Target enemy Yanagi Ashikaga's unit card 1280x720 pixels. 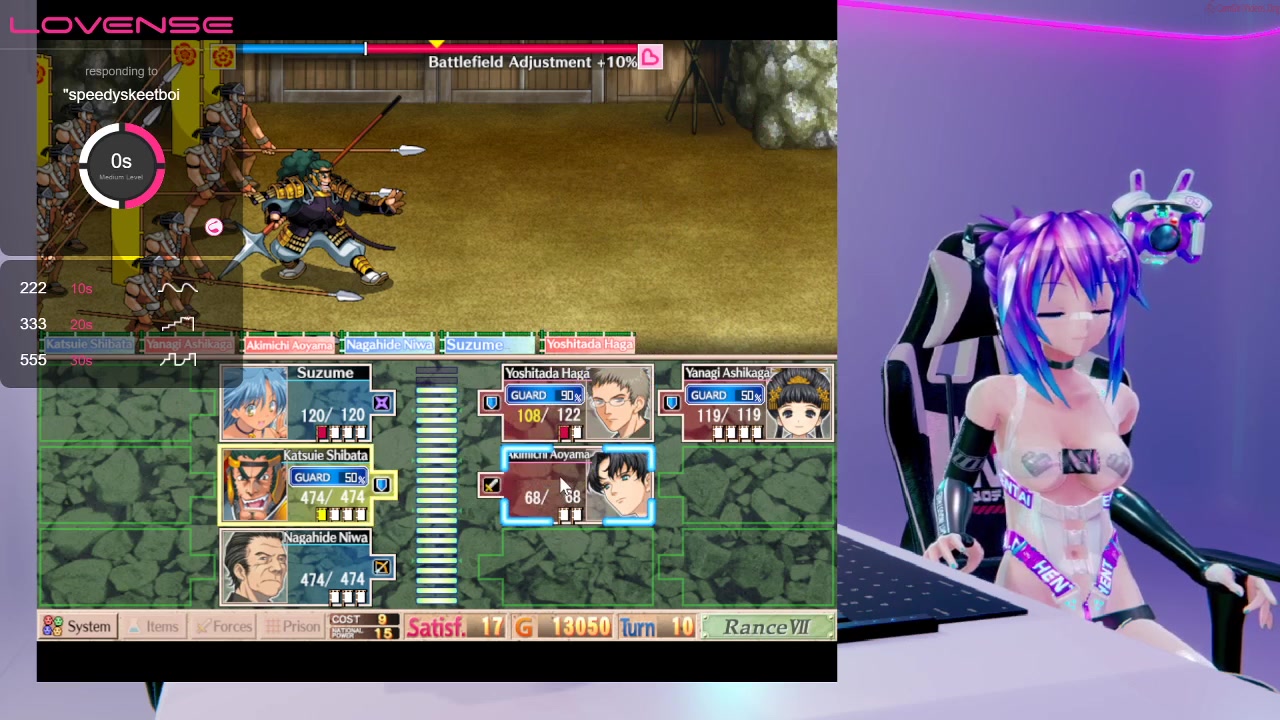pyautogui.click(x=758, y=403)
